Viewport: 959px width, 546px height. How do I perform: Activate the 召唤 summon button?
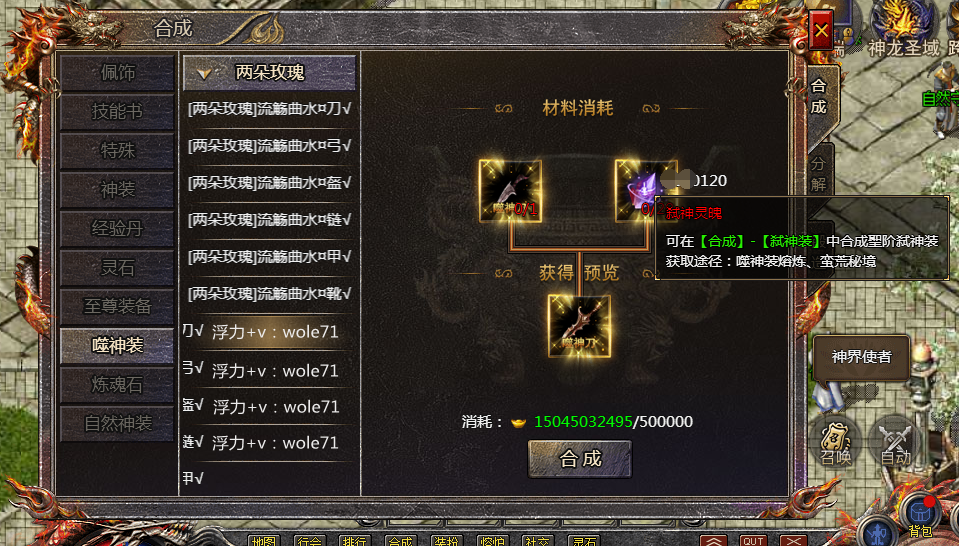click(x=835, y=440)
